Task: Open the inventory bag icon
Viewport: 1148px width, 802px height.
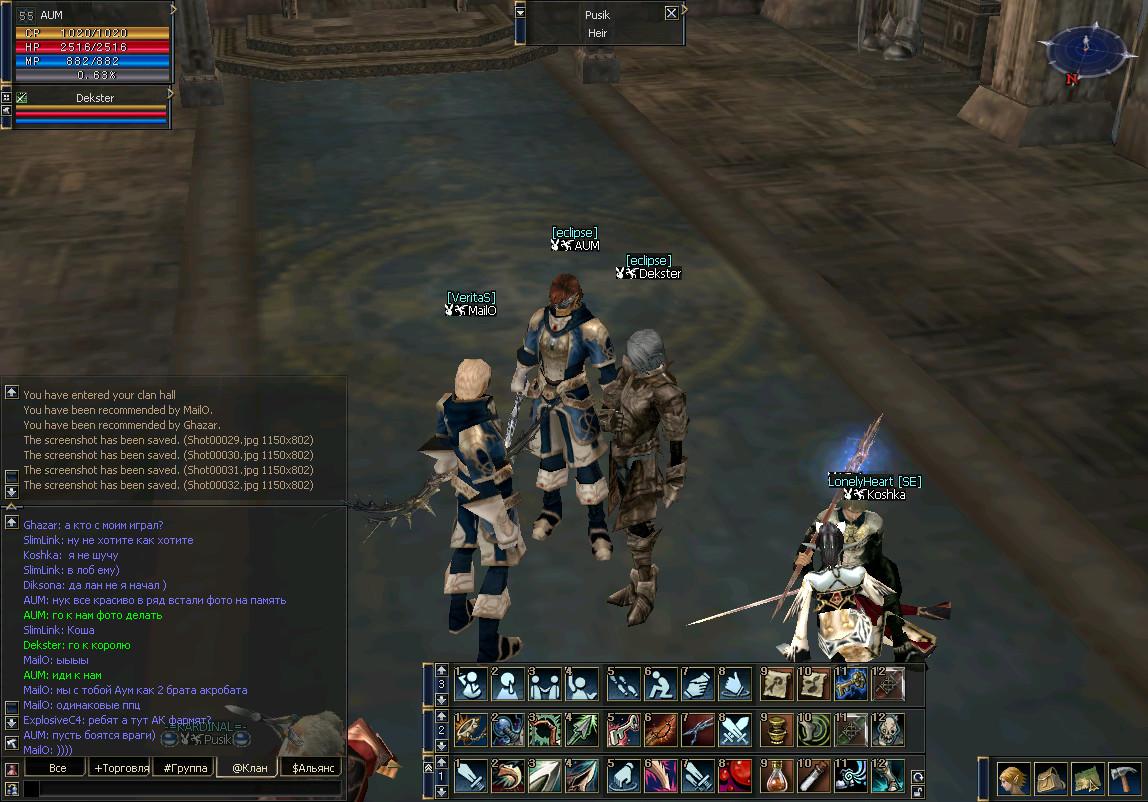Action: pos(1050,778)
